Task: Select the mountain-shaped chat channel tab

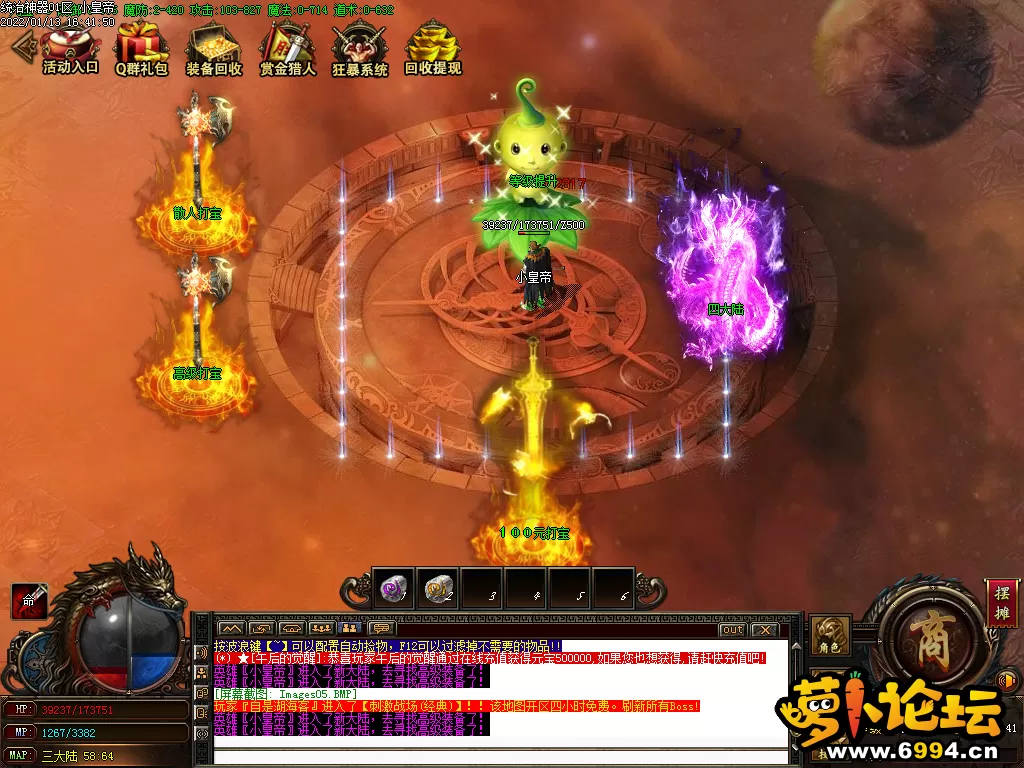Action: click(x=229, y=628)
